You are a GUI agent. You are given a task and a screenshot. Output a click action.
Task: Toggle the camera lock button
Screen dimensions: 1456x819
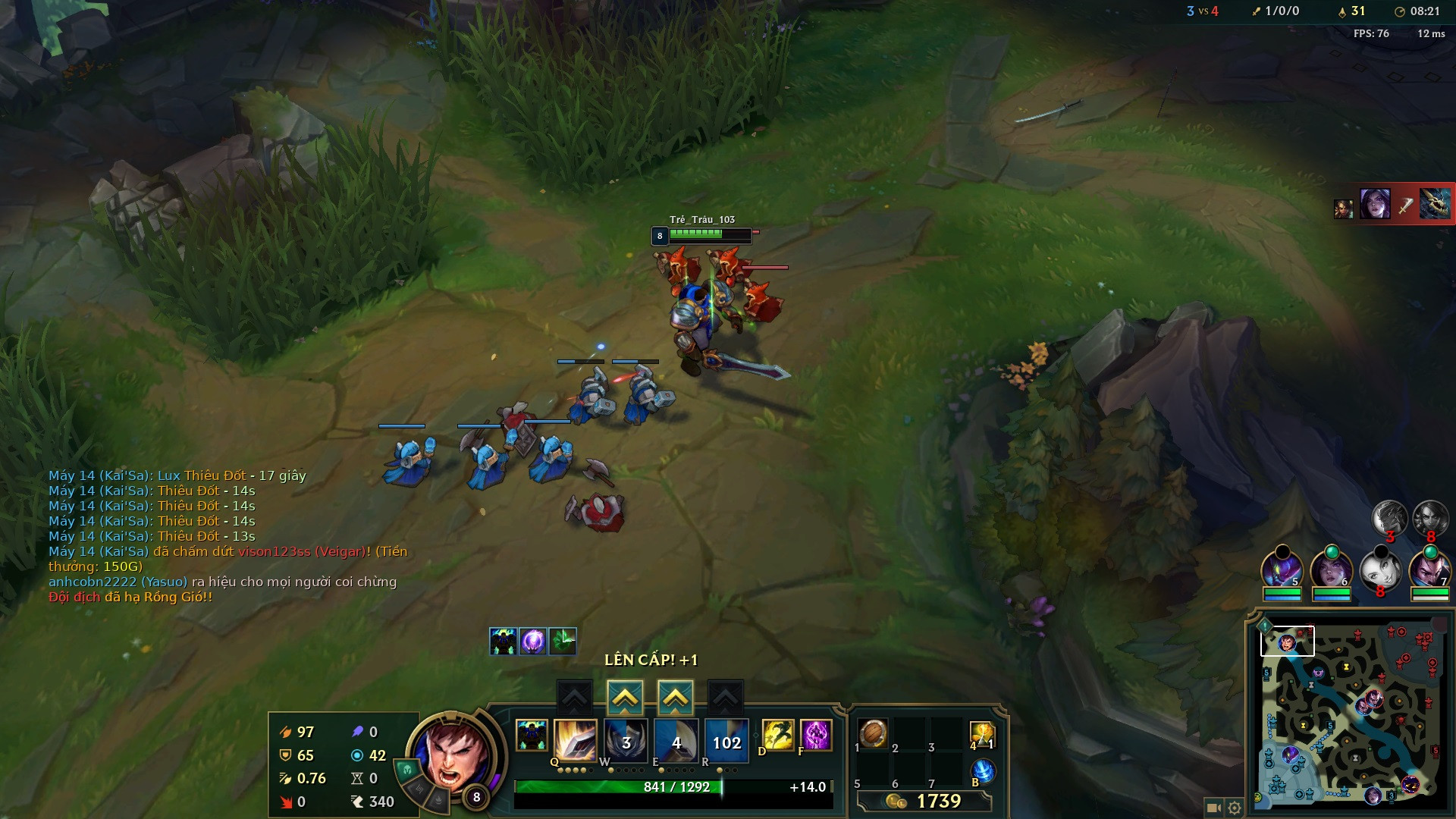pos(1213,808)
